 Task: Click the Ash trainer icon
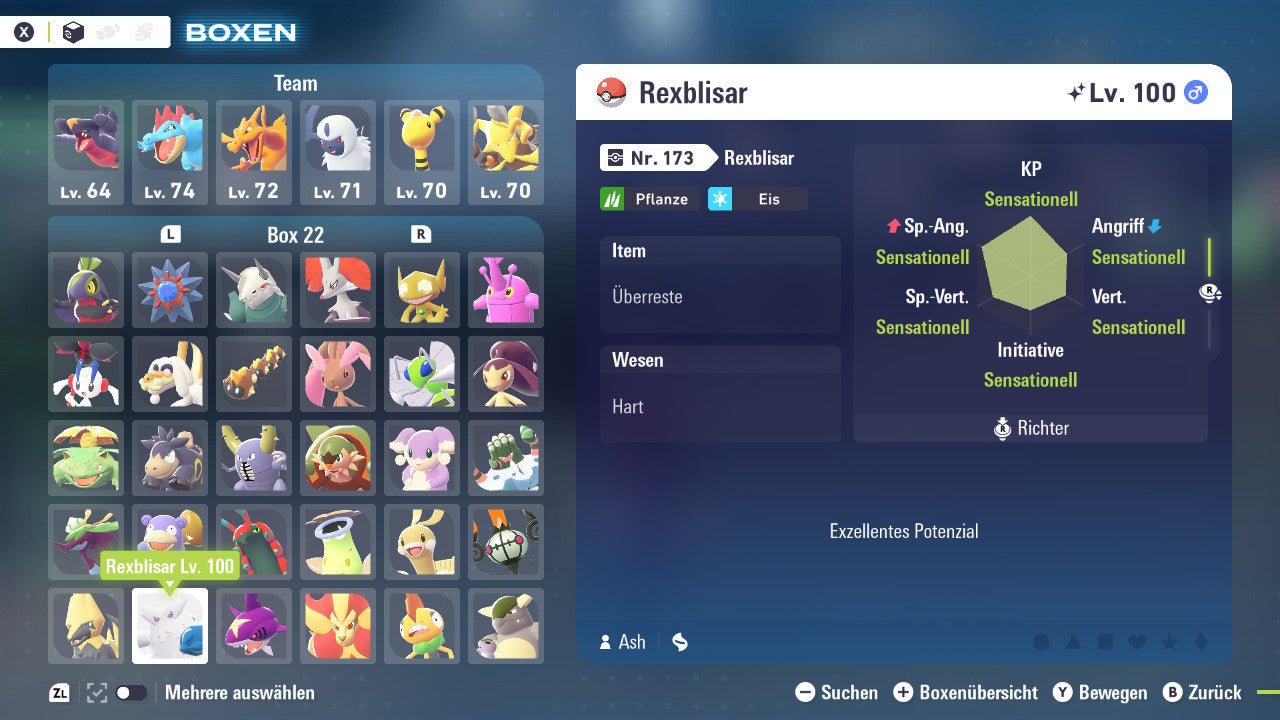pyautogui.click(x=606, y=642)
